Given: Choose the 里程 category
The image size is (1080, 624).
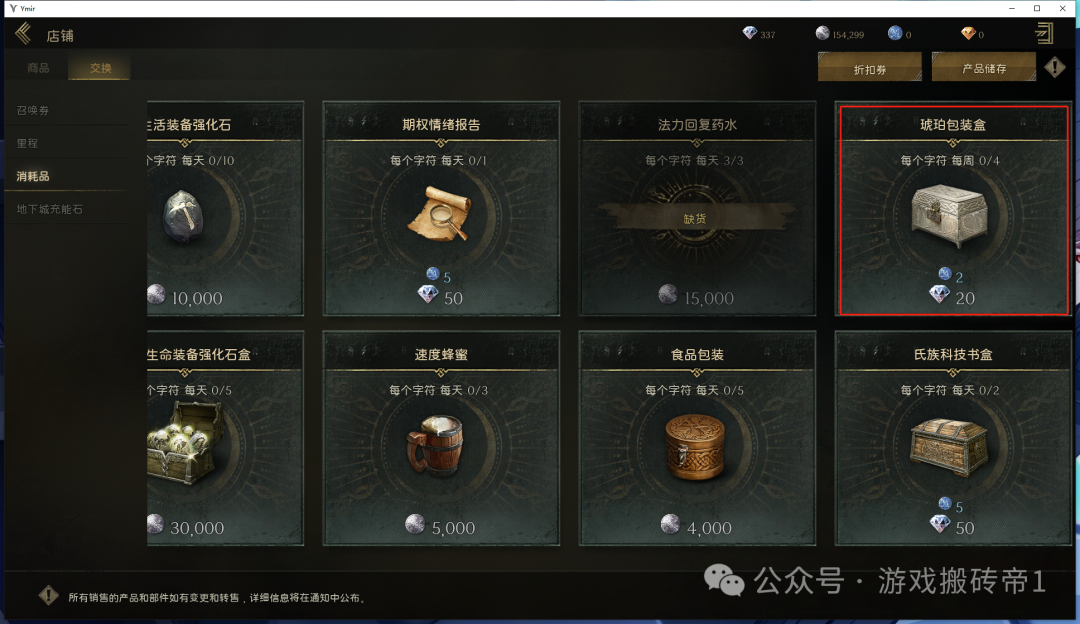Looking at the screenshot, I should (x=27, y=143).
